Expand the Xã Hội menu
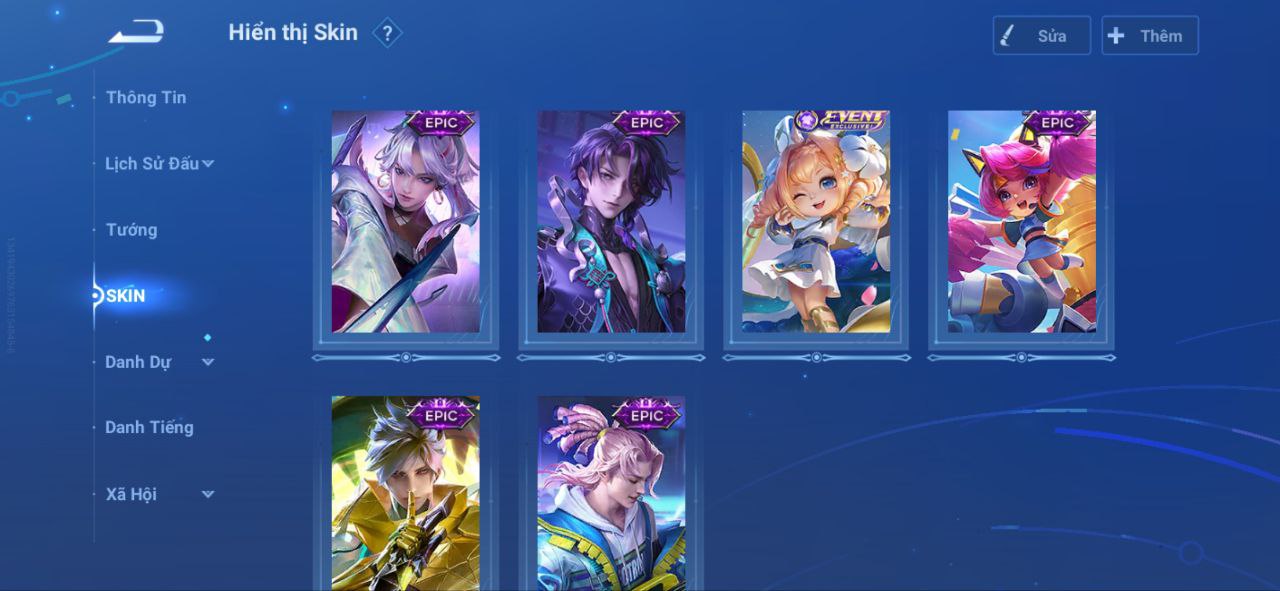Viewport: 1280px width, 591px height. [x=159, y=494]
